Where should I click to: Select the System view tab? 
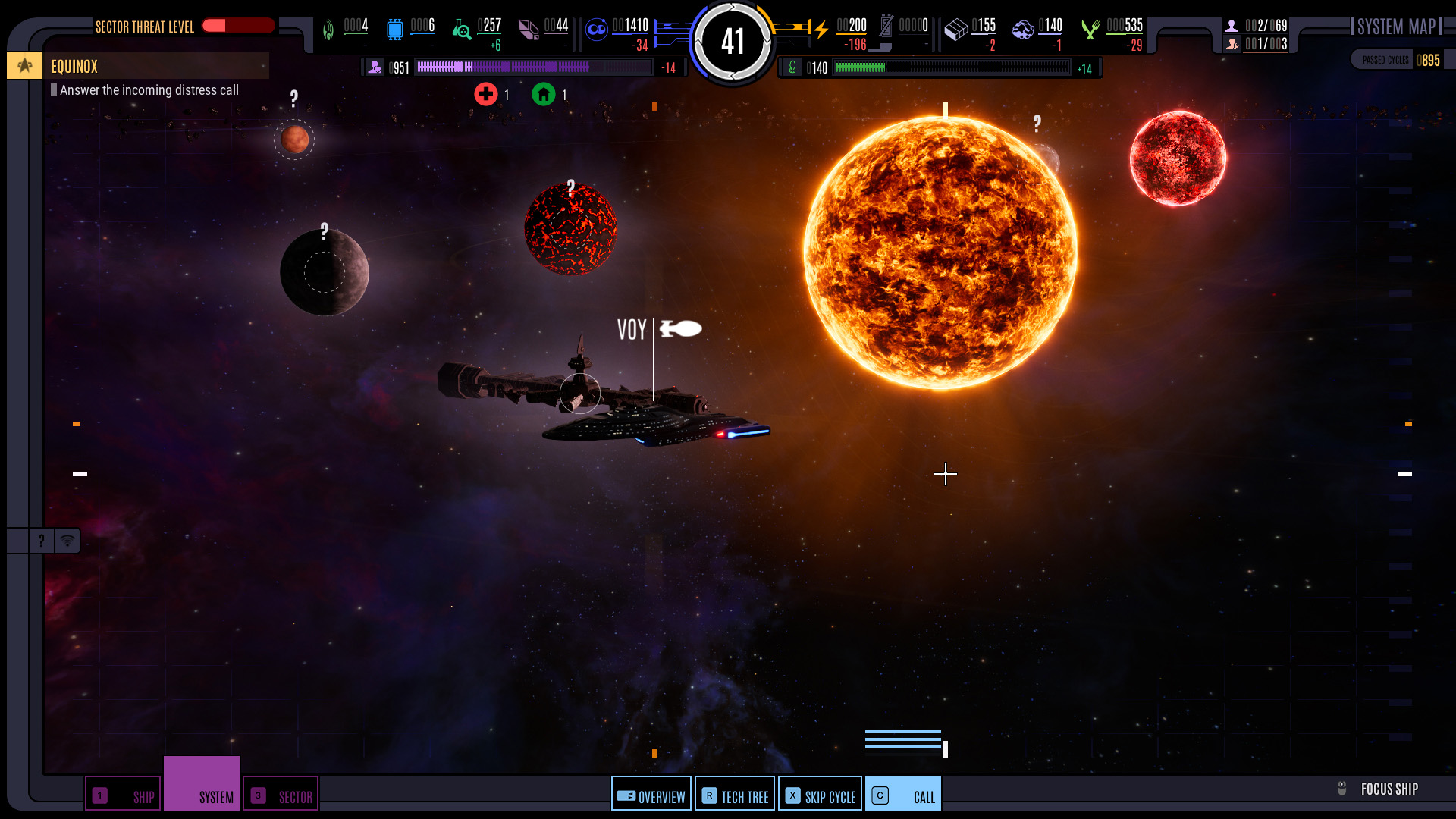click(x=202, y=785)
